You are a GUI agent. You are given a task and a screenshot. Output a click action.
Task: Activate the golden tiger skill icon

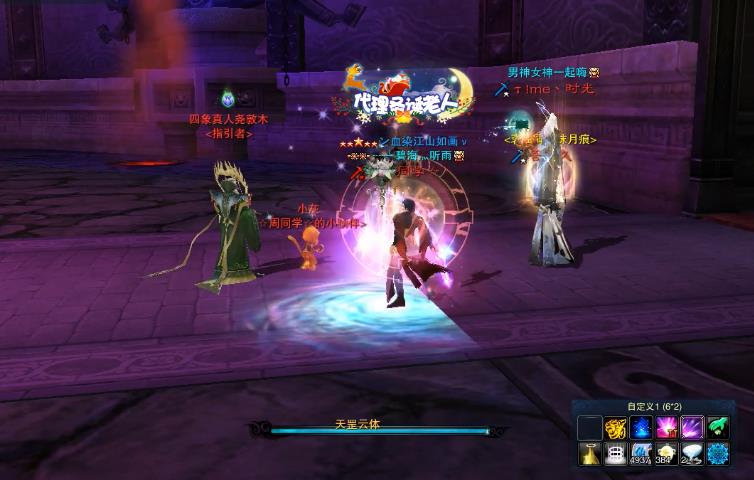pyautogui.click(x=615, y=428)
